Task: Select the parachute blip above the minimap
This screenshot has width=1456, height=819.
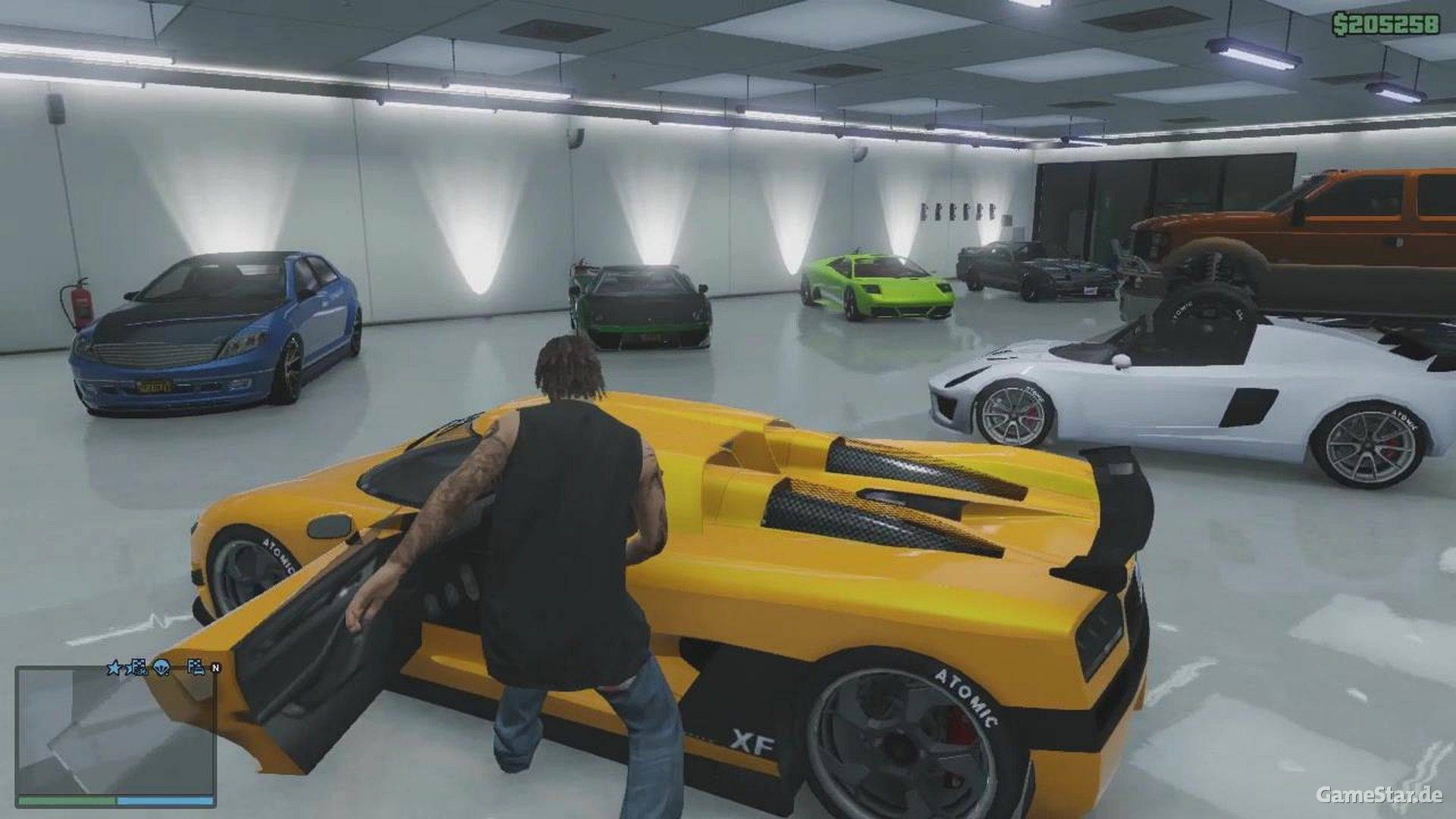Action: click(162, 668)
